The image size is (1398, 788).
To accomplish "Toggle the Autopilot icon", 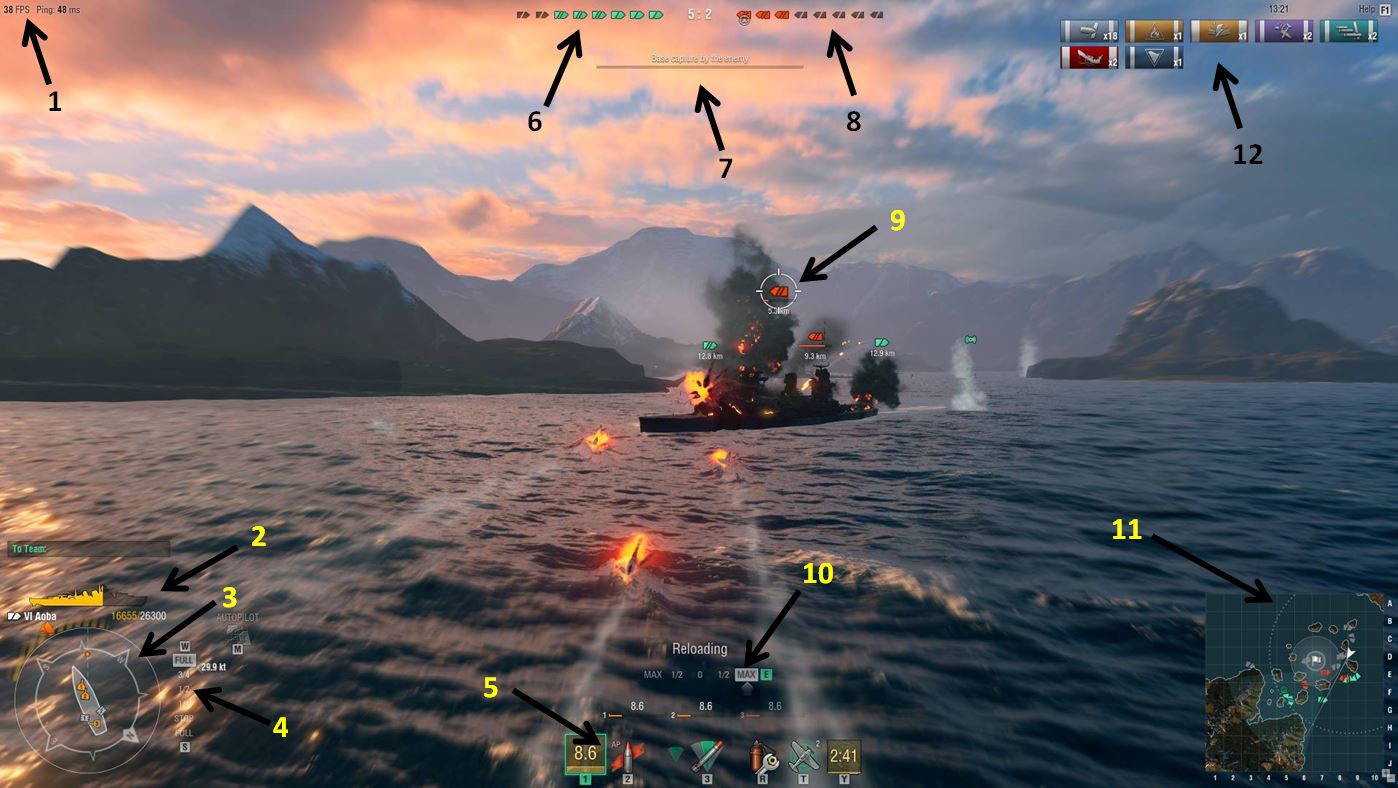I will [237, 635].
